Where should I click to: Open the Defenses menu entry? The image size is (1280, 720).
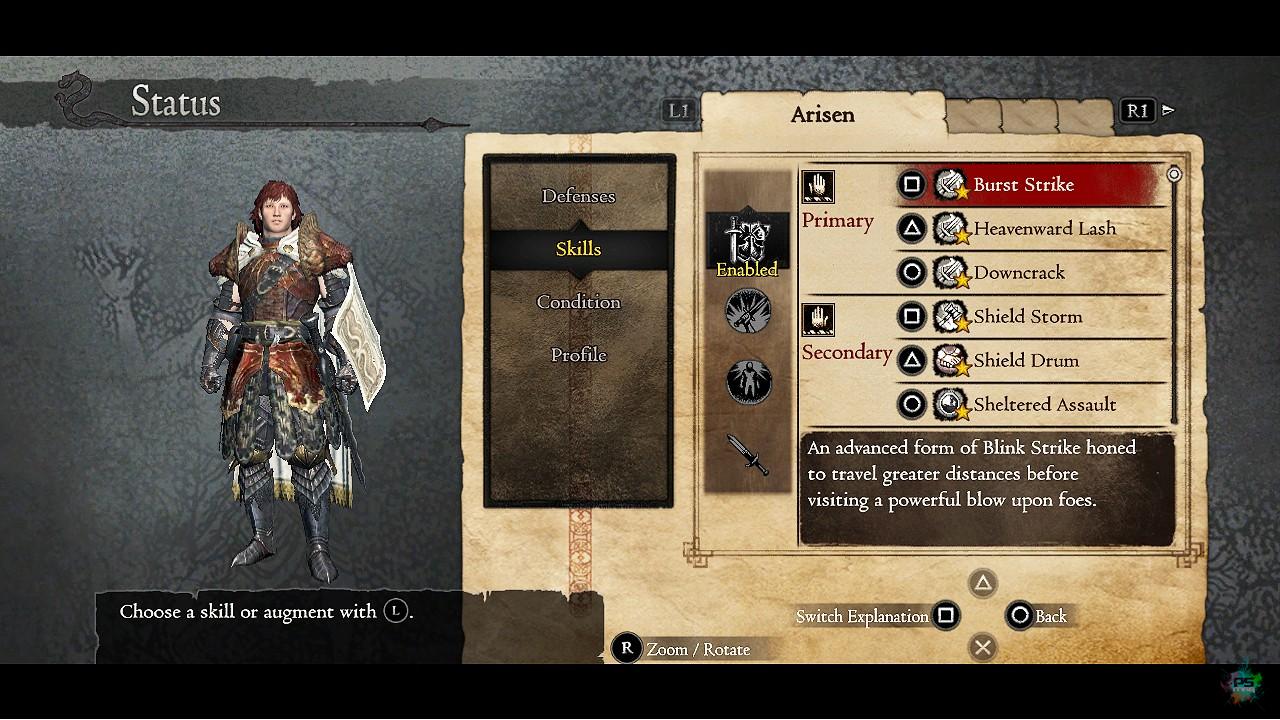click(x=578, y=196)
